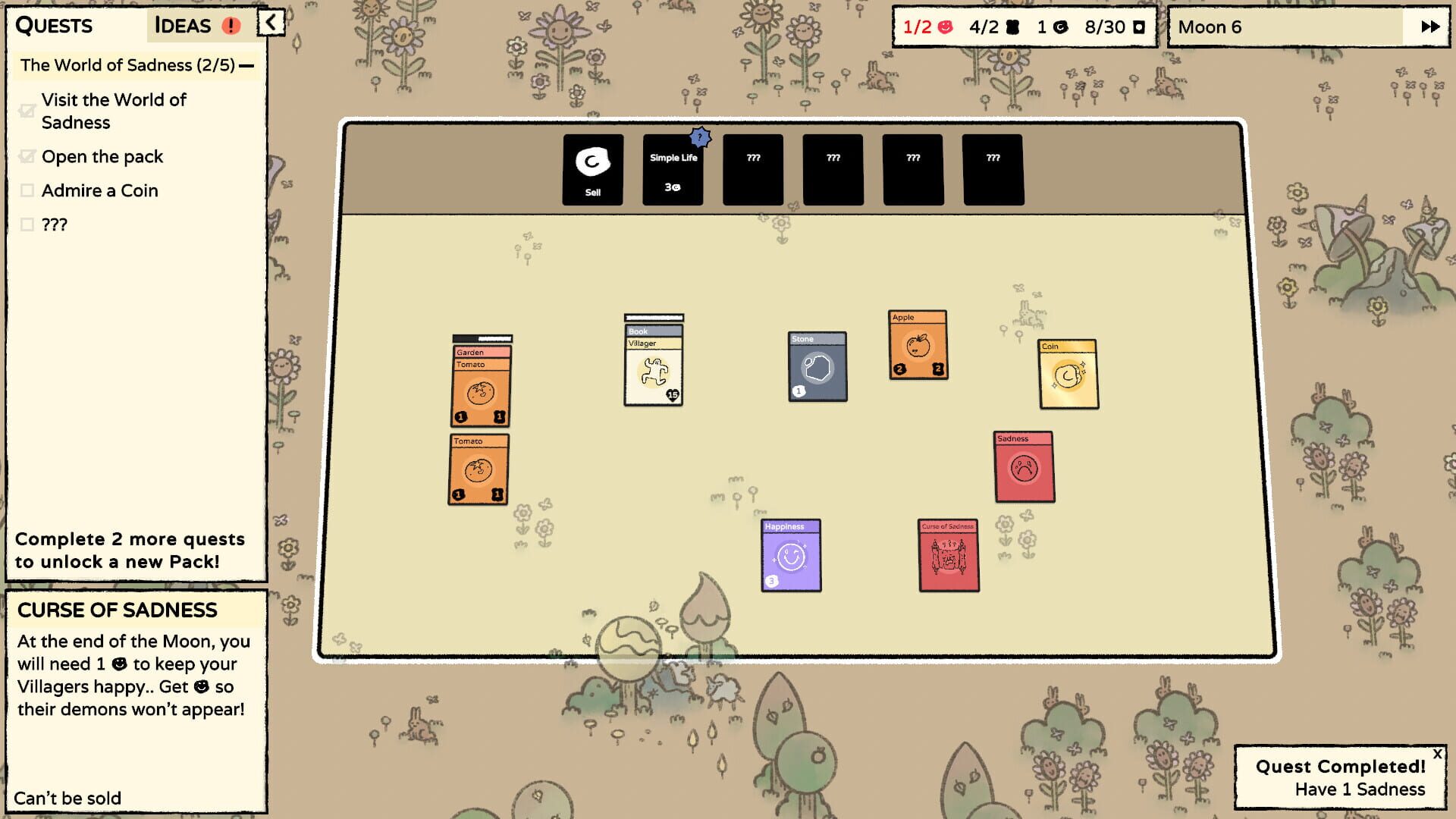Select the first locked ??? pack
Image resolution: width=1456 pixels, height=819 pixels.
pos(753,168)
